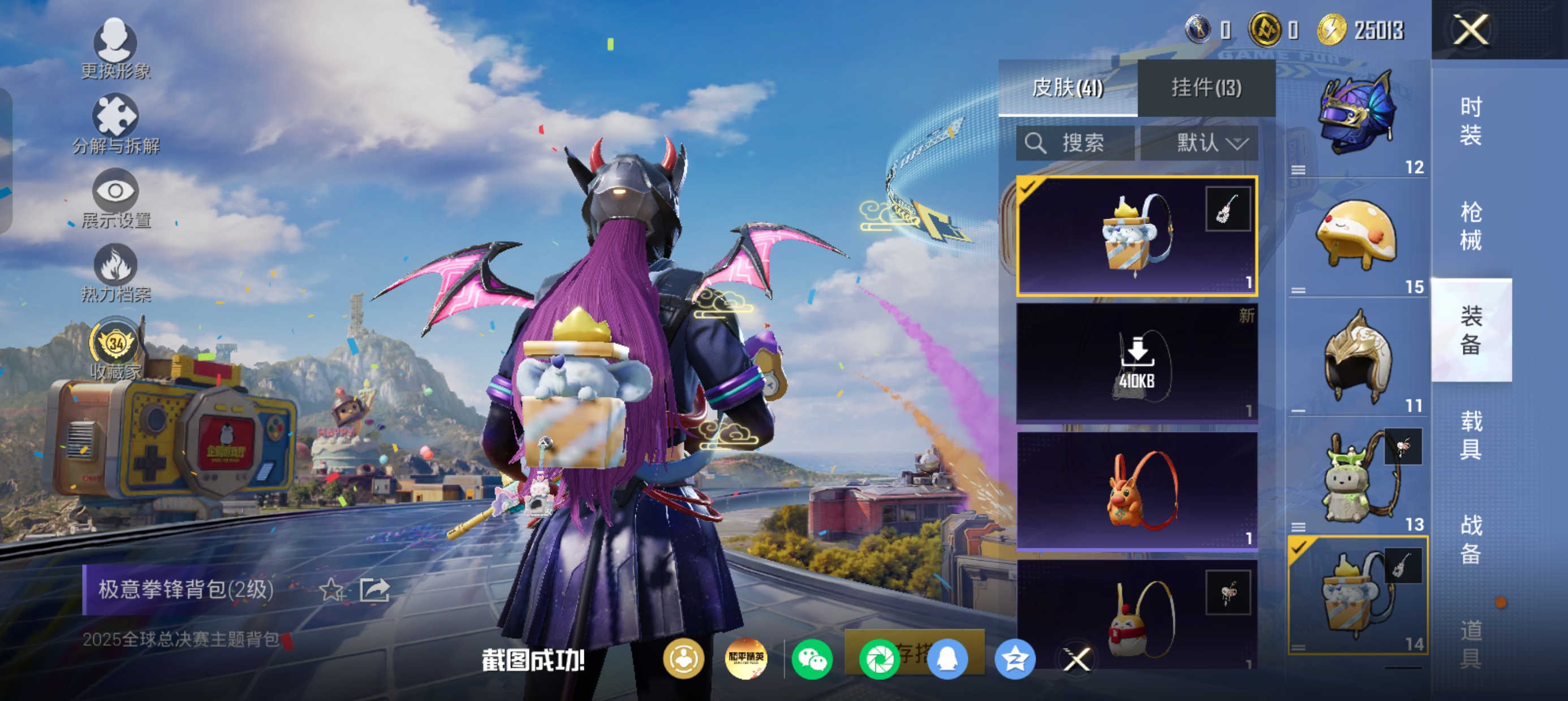
Task: Close the wardrobe screen with the X
Action: tap(1471, 29)
